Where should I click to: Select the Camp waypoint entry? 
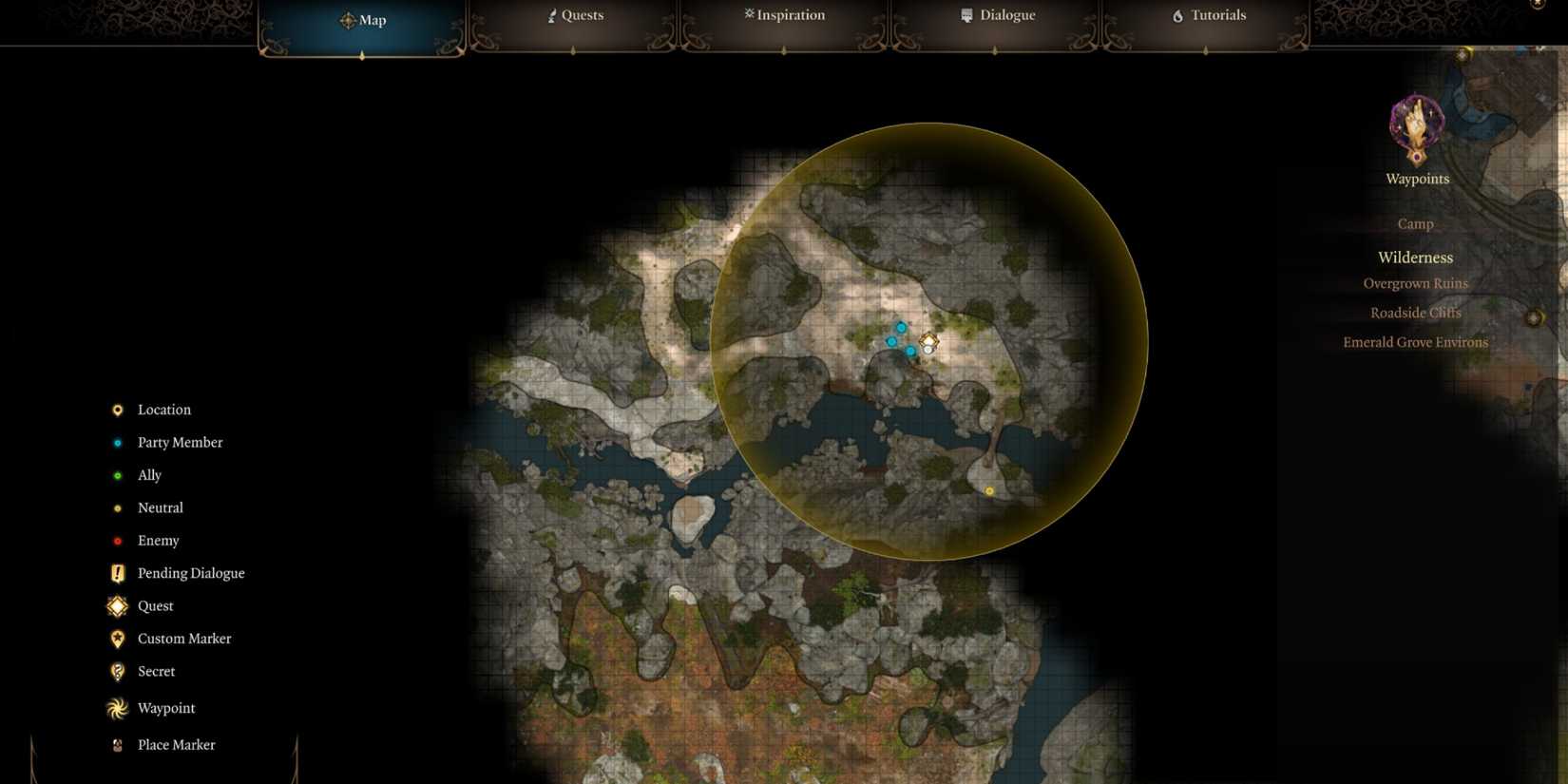pyautogui.click(x=1415, y=223)
